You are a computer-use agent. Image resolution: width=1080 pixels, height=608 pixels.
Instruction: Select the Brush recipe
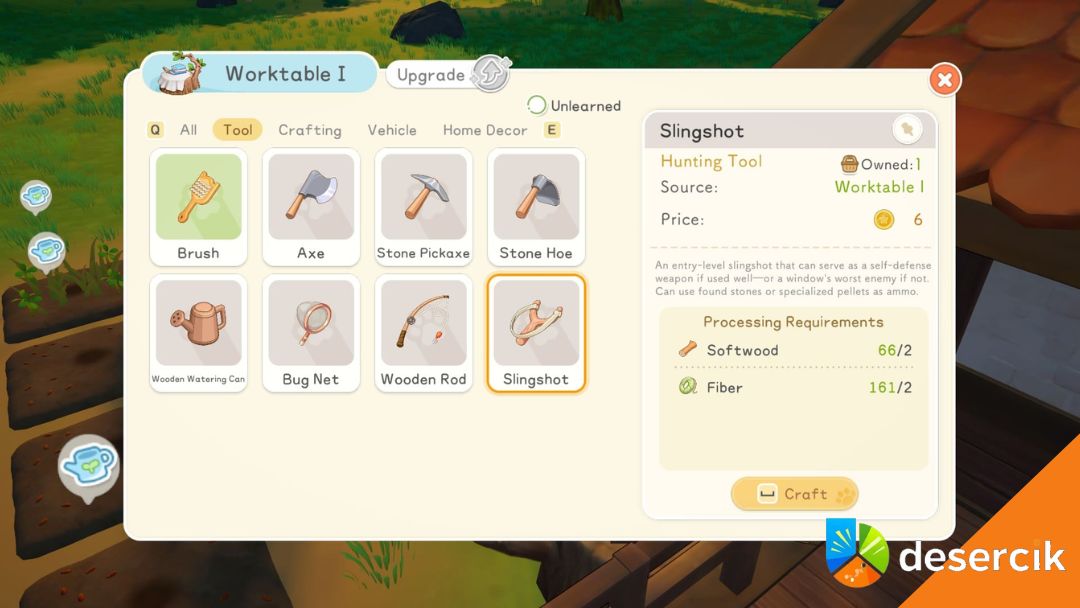(x=198, y=207)
